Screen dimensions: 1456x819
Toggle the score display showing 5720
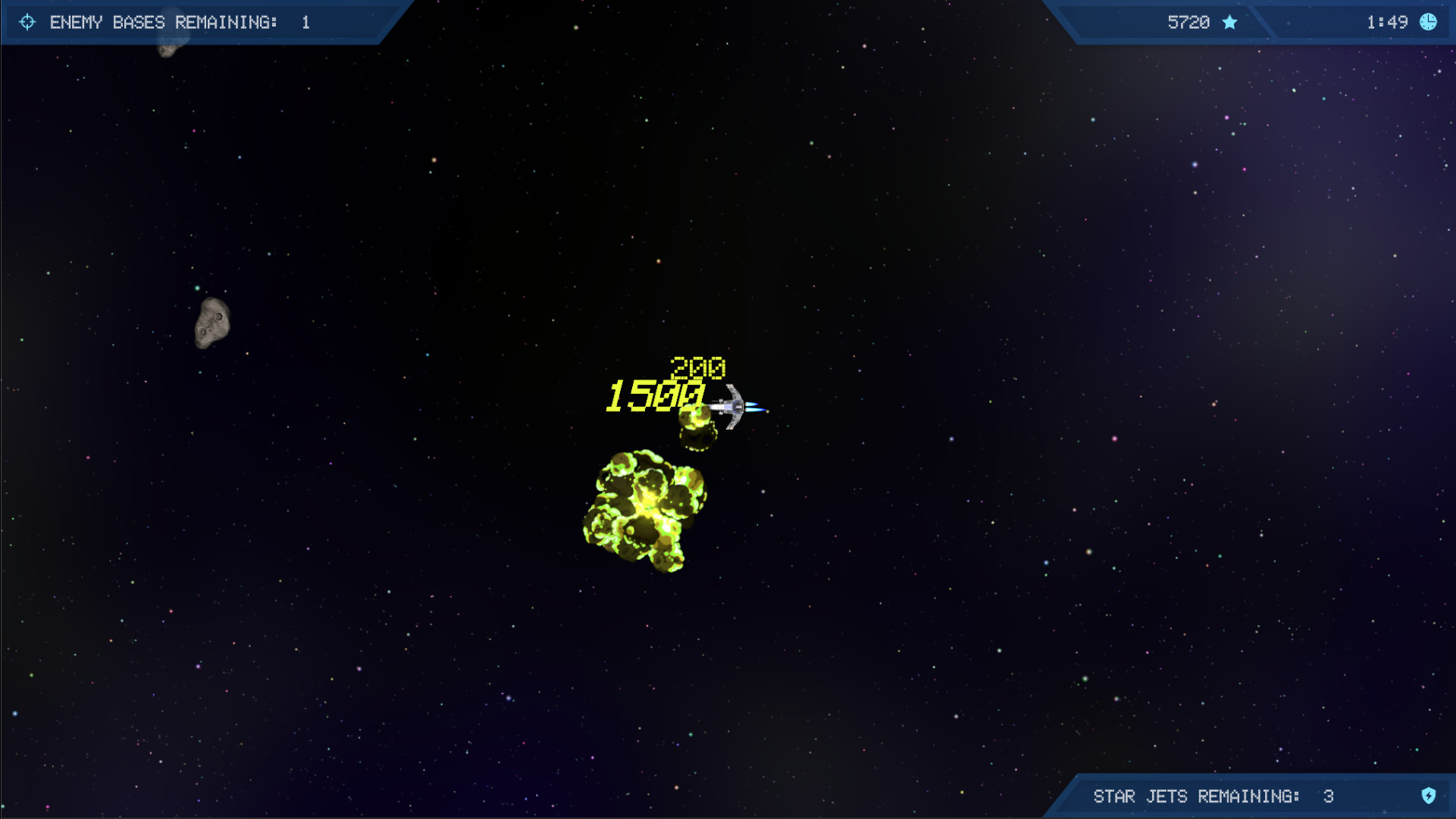click(1190, 22)
